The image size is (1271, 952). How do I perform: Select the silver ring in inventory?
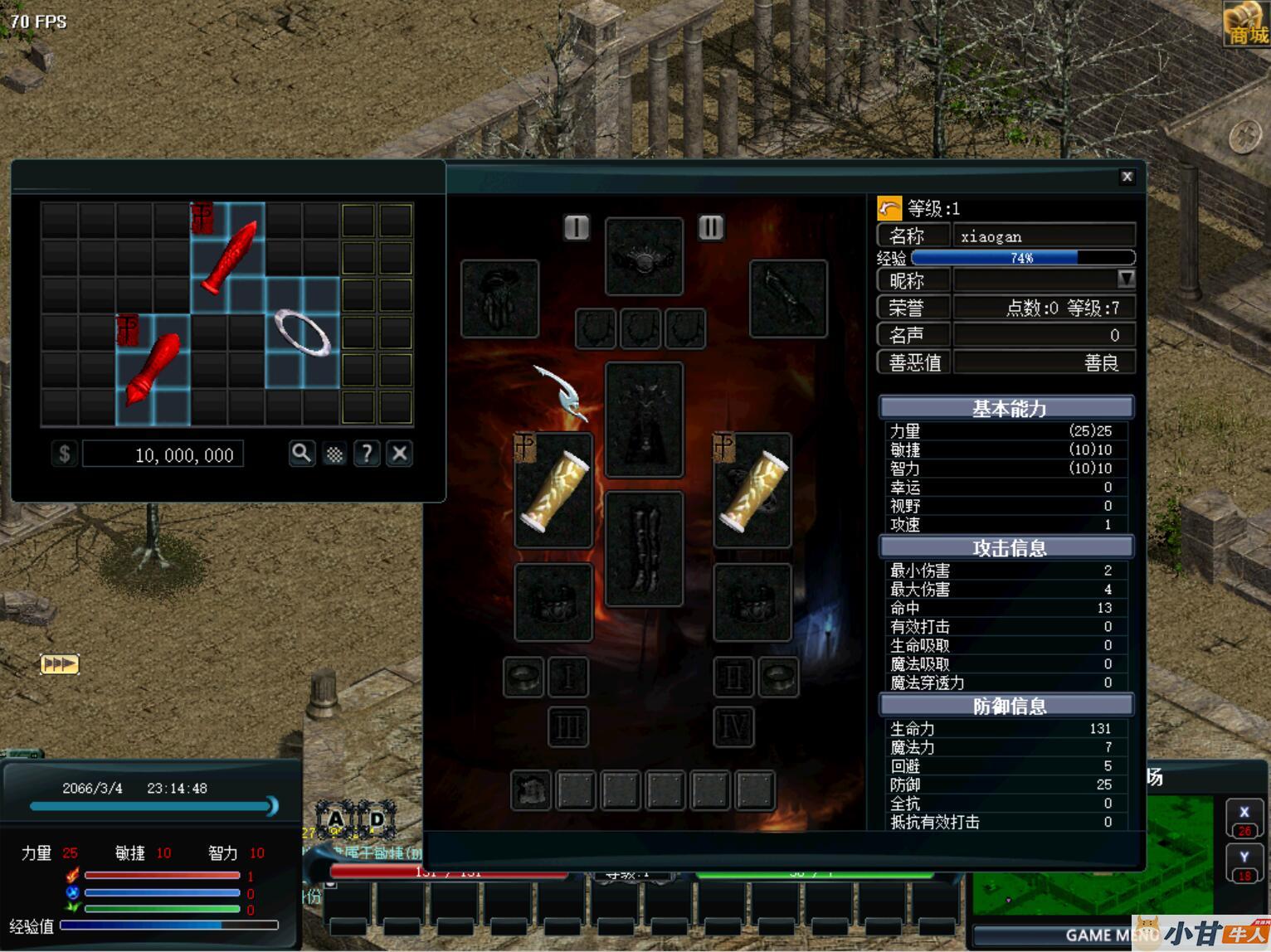coord(303,333)
